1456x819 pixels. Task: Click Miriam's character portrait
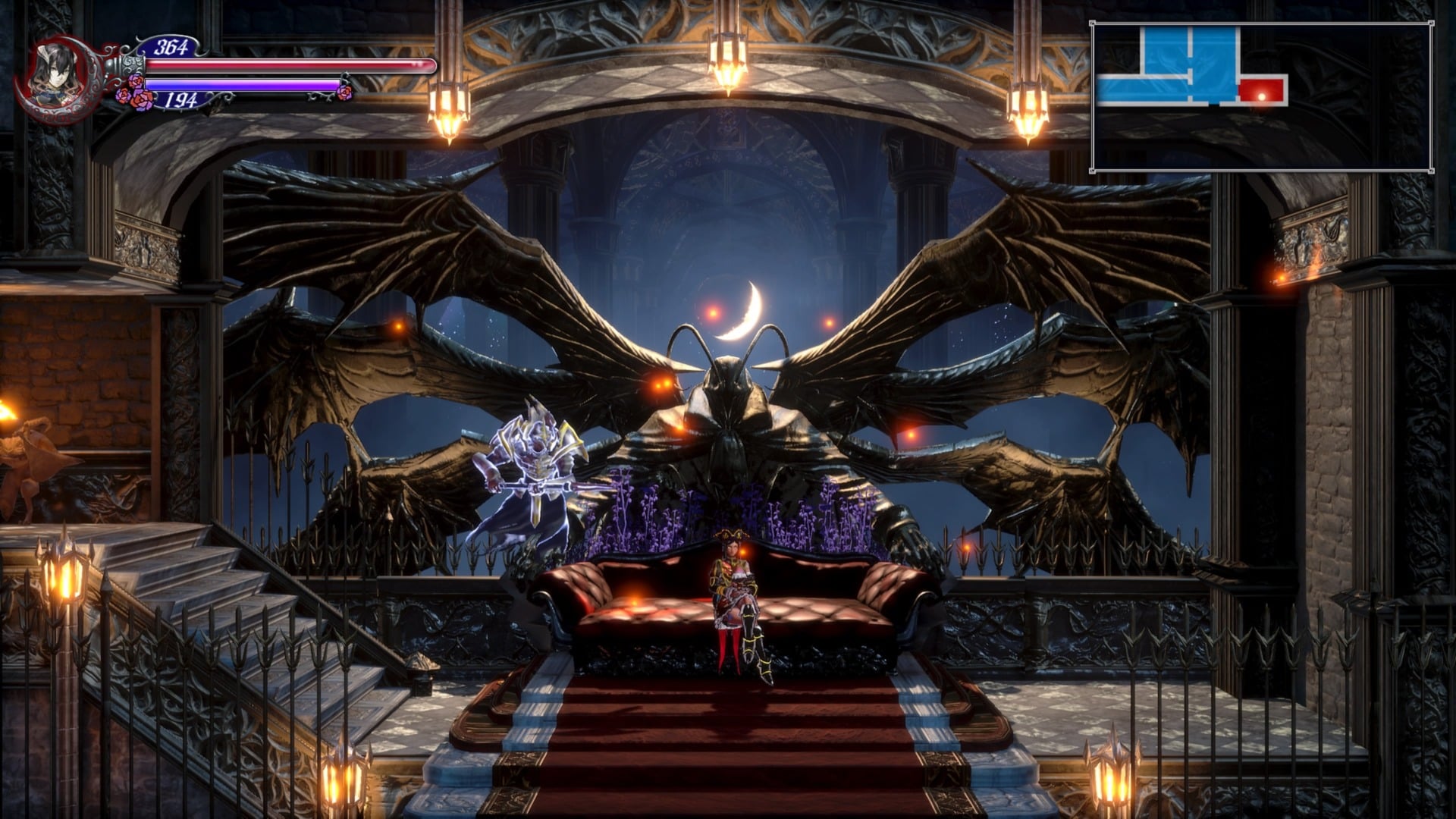coord(56,74)
